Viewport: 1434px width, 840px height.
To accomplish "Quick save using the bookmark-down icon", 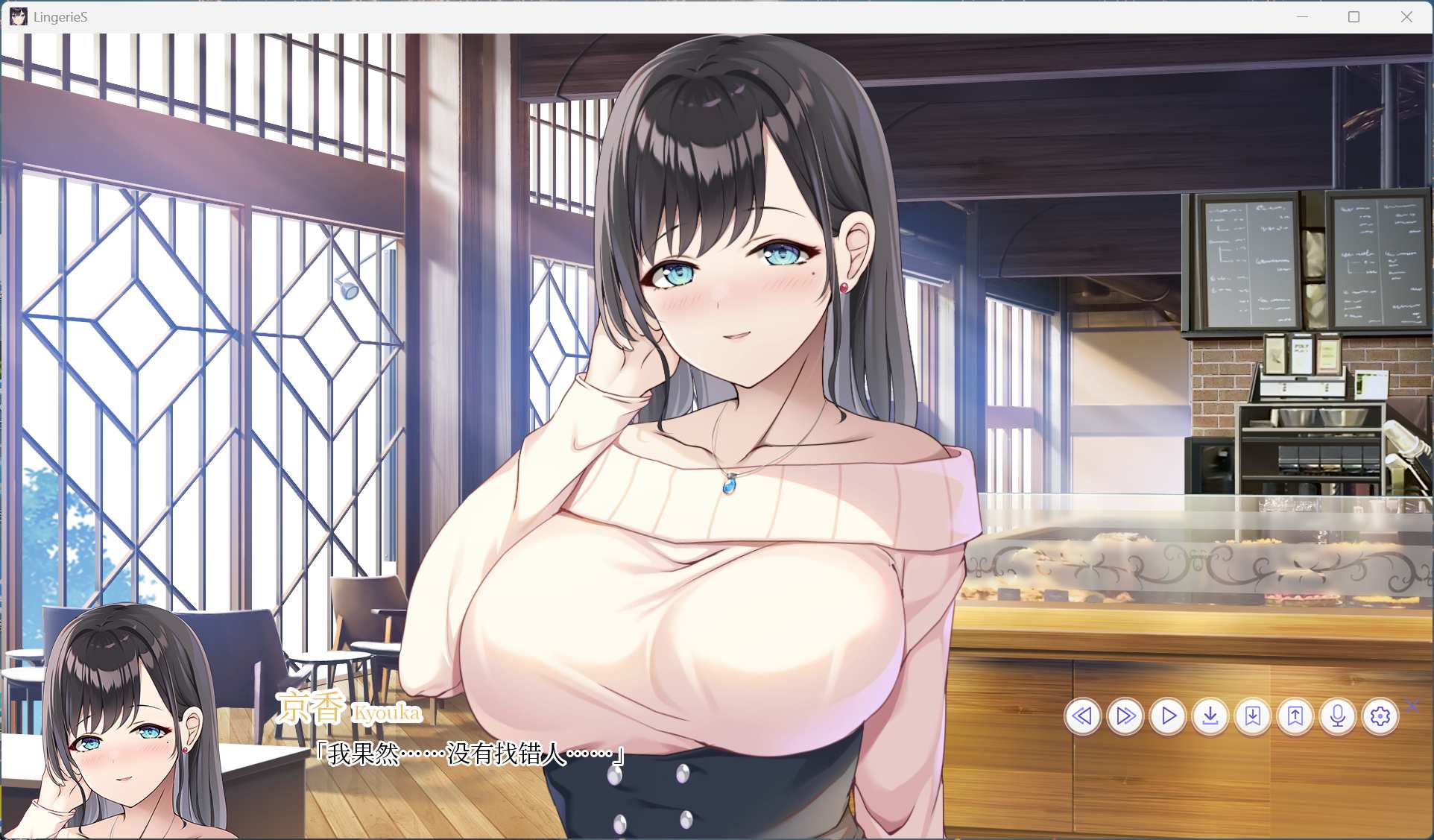I will (x=1253, y=716).
